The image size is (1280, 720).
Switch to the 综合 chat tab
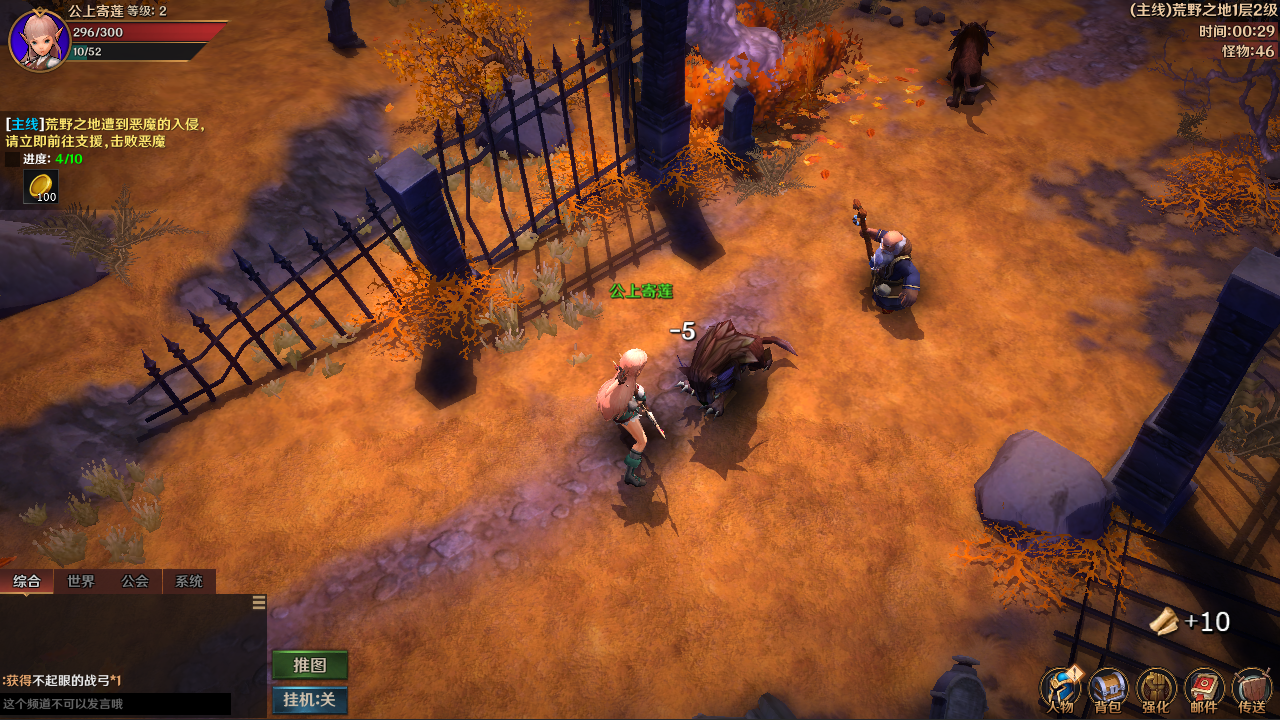(x=27, y=581)
